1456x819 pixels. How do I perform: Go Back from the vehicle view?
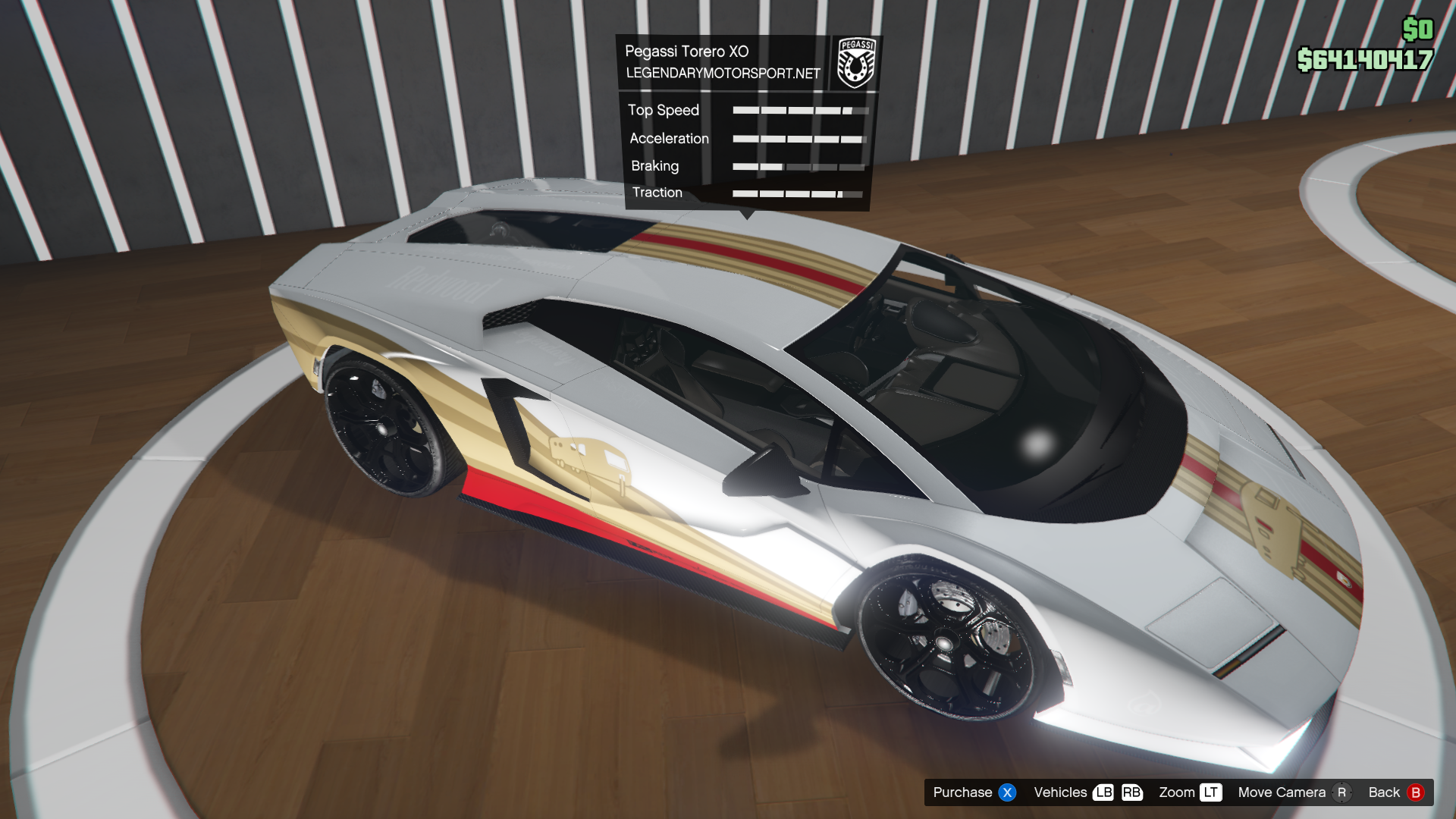click(1395, 792)
